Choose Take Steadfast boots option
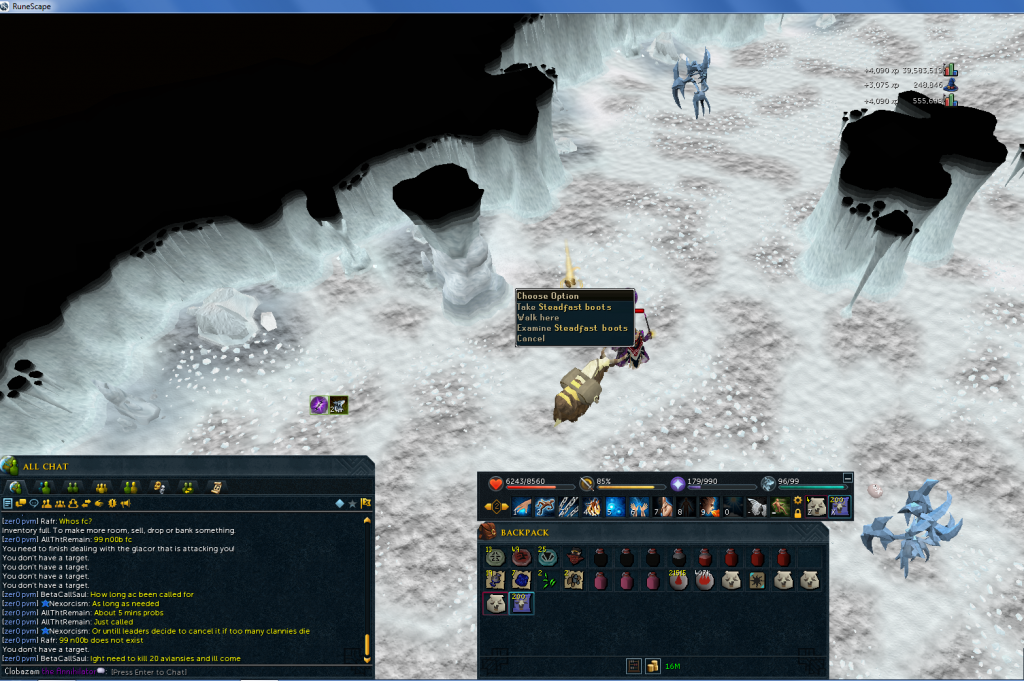The image size is (1024, 681). [x=565, y=307]
